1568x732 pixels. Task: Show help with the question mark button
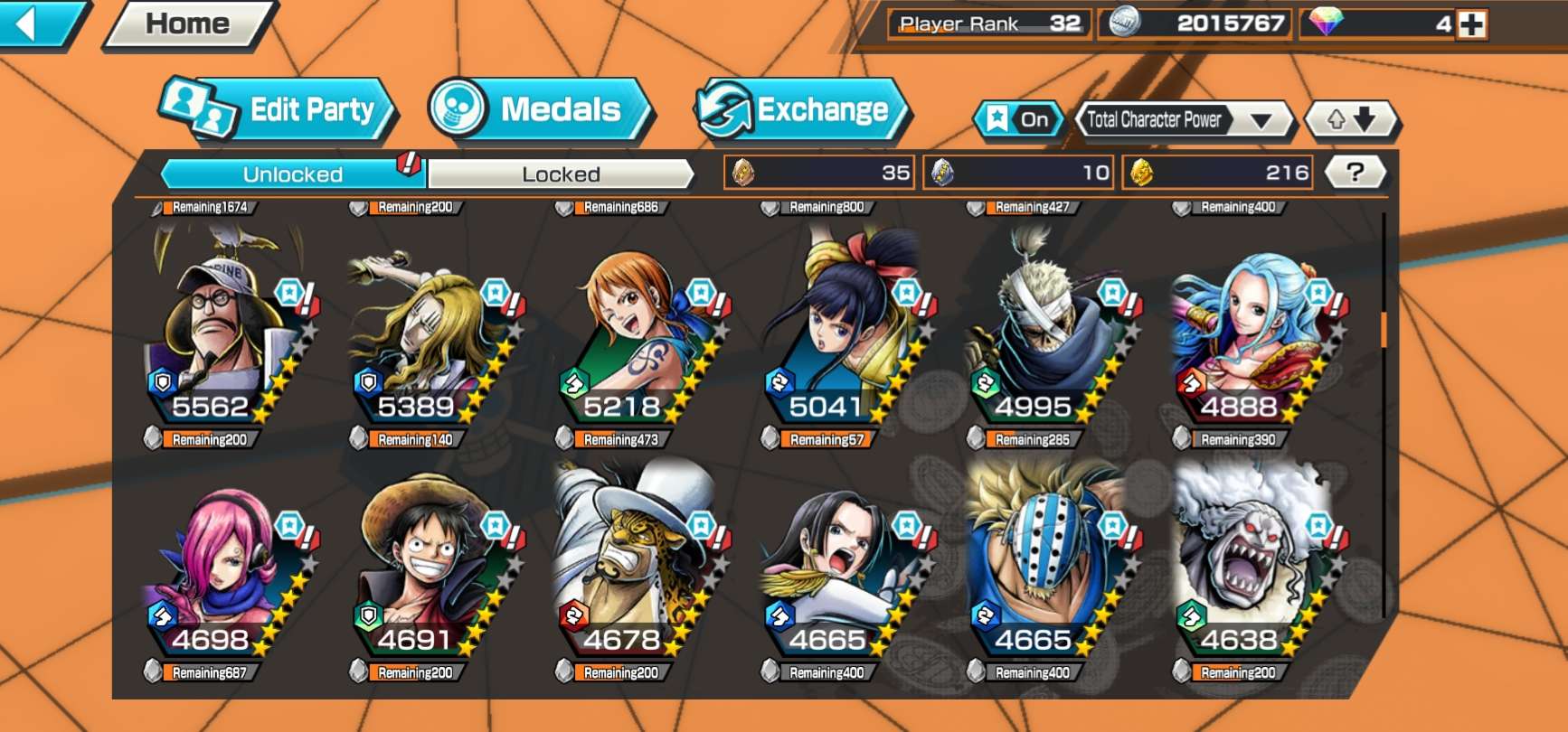click(1354, 173)
